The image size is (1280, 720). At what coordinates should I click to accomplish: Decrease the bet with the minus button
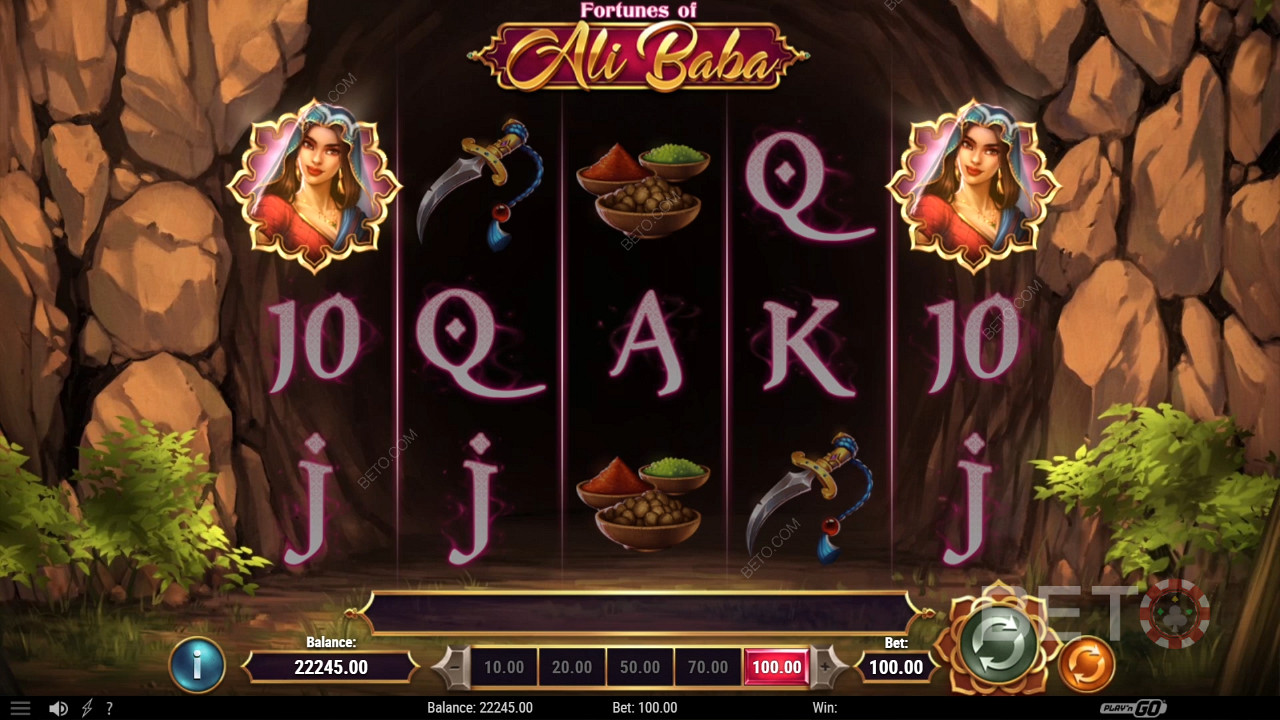click(453, 667)
